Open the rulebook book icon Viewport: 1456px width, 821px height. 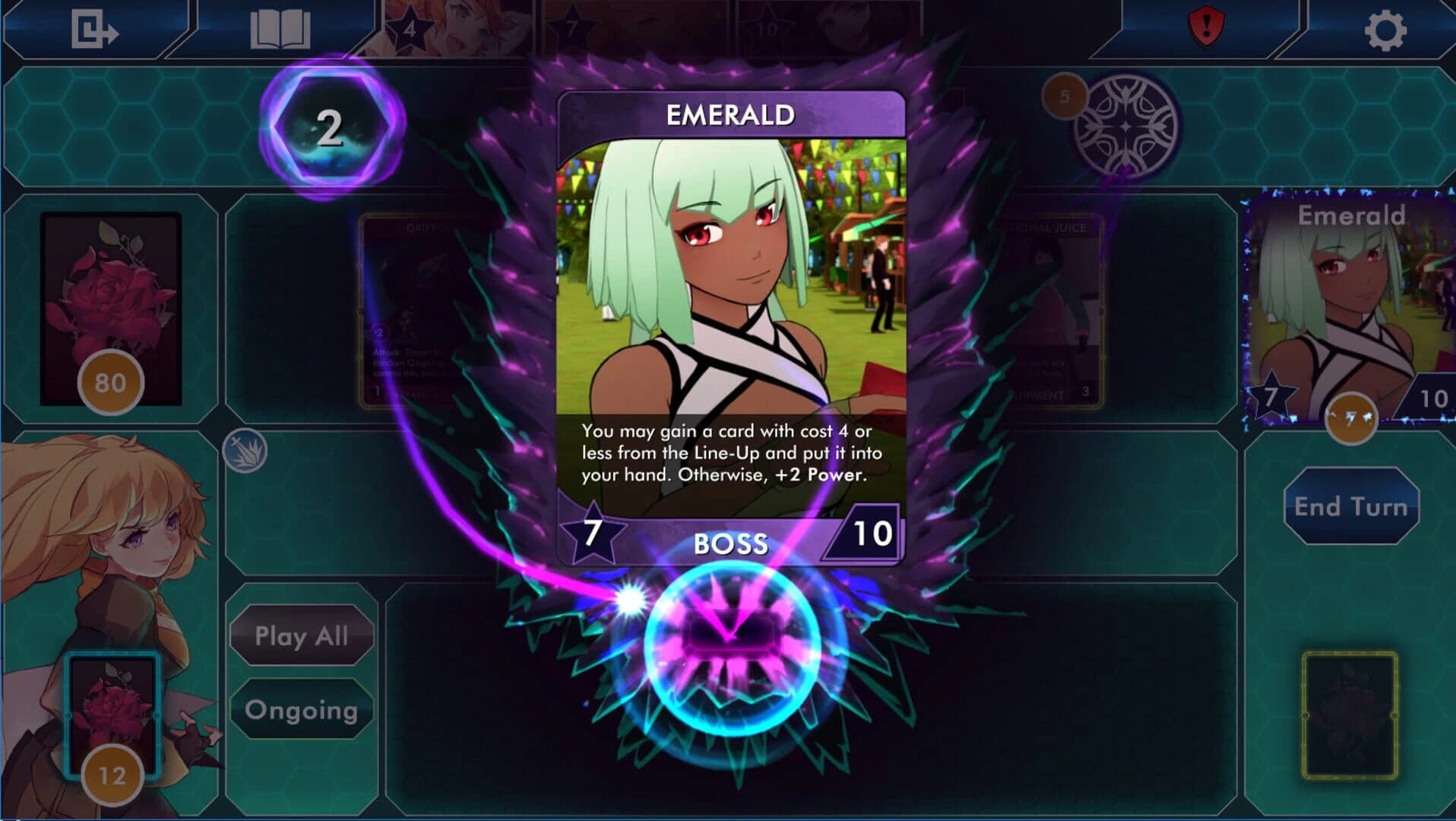(x=280, y=28)
